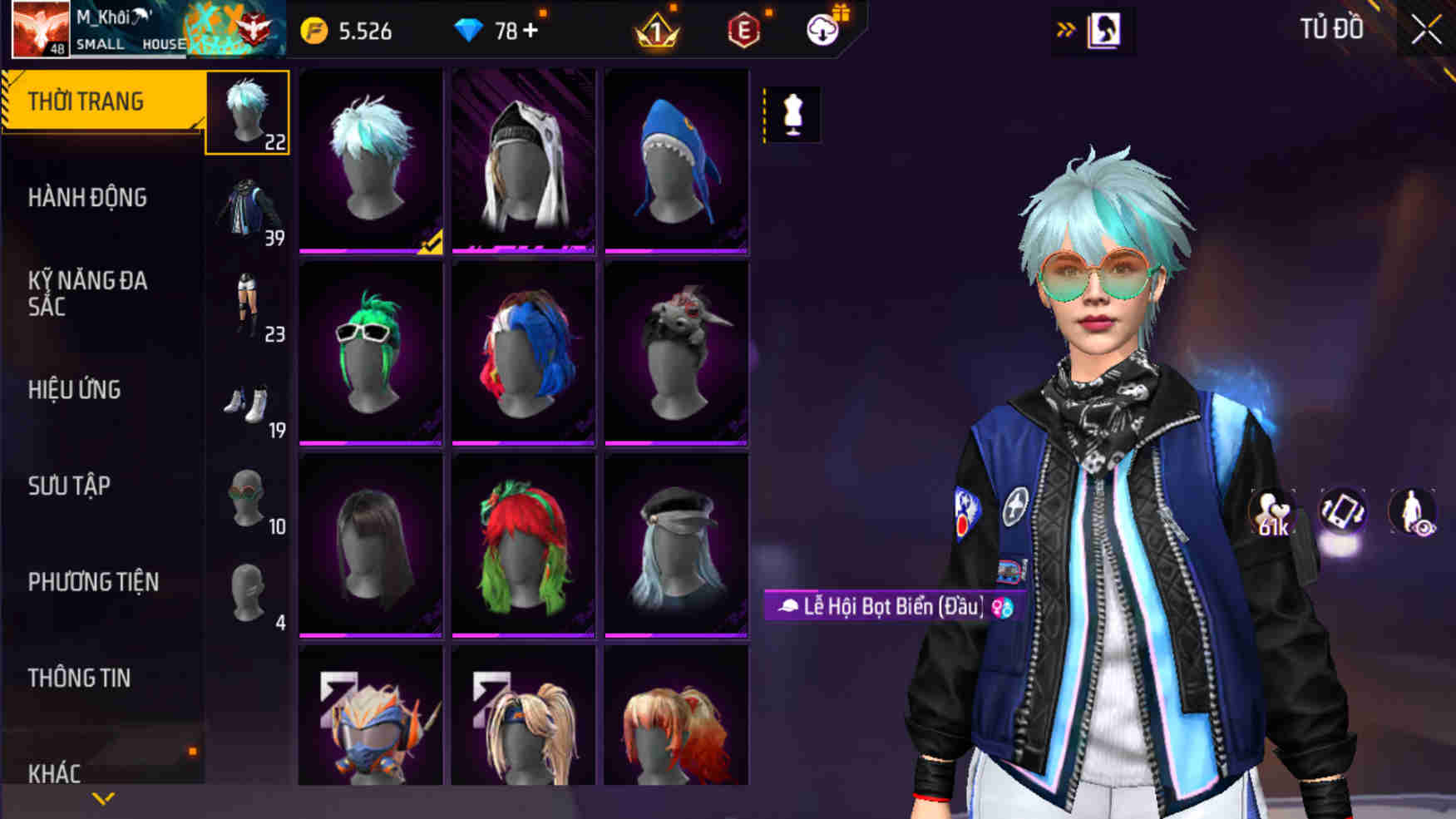Open the equipped jacket slot showing 39 items
Viewport: 1456px width, 819px height.
pyautogui.click(x=246, y=205)
